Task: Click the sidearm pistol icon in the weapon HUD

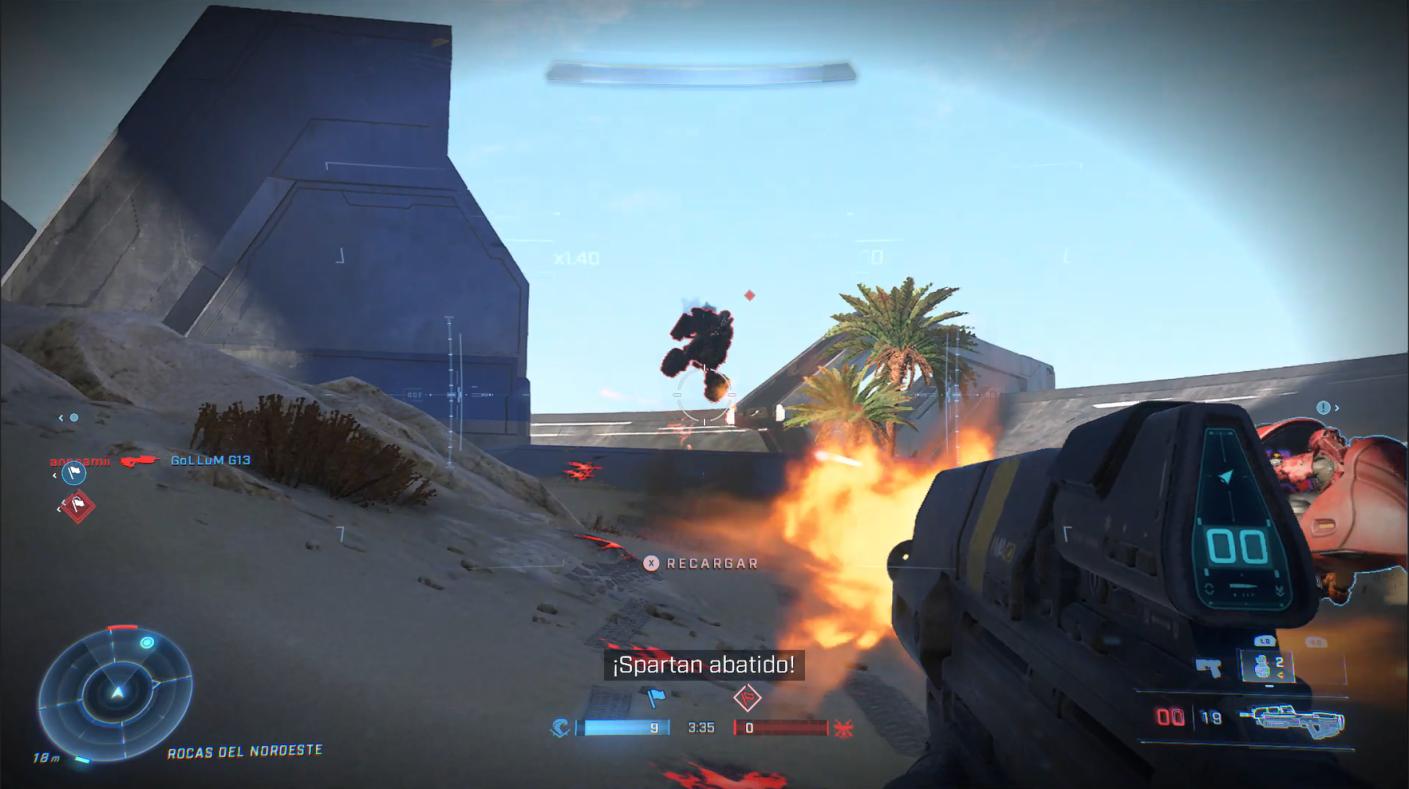Action: click(x=1210, y=667)
